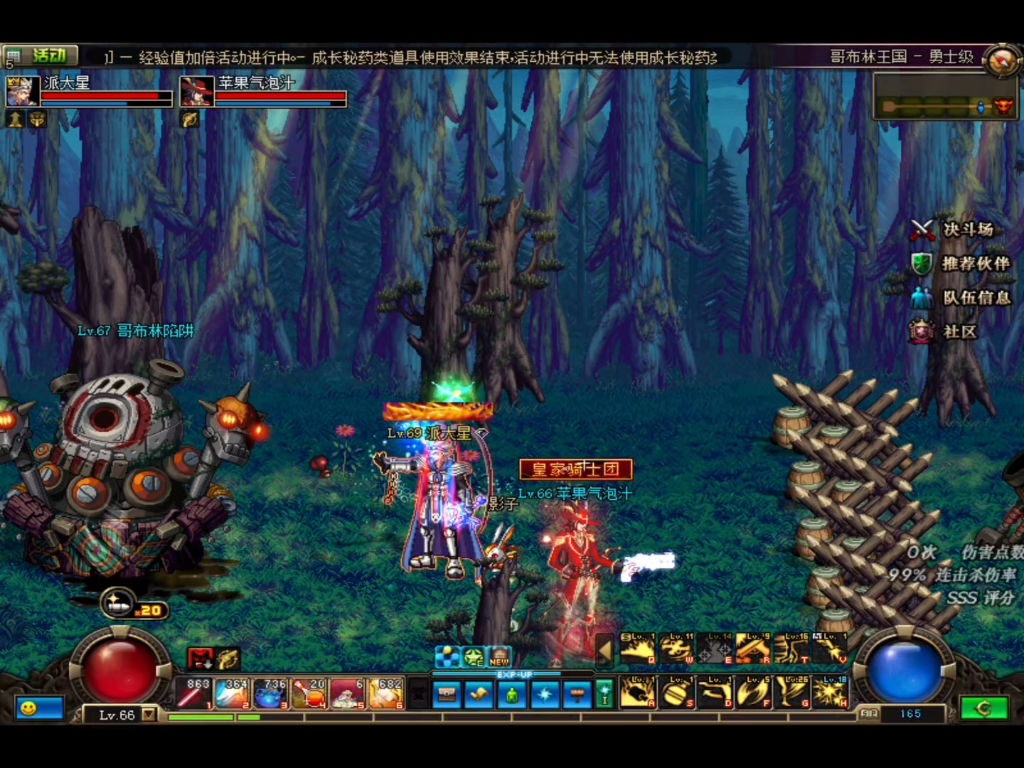1024x768 pixels.
Task: Select party member 派大星's portrait
Action: pyautogui.click(x=23, y=91)
